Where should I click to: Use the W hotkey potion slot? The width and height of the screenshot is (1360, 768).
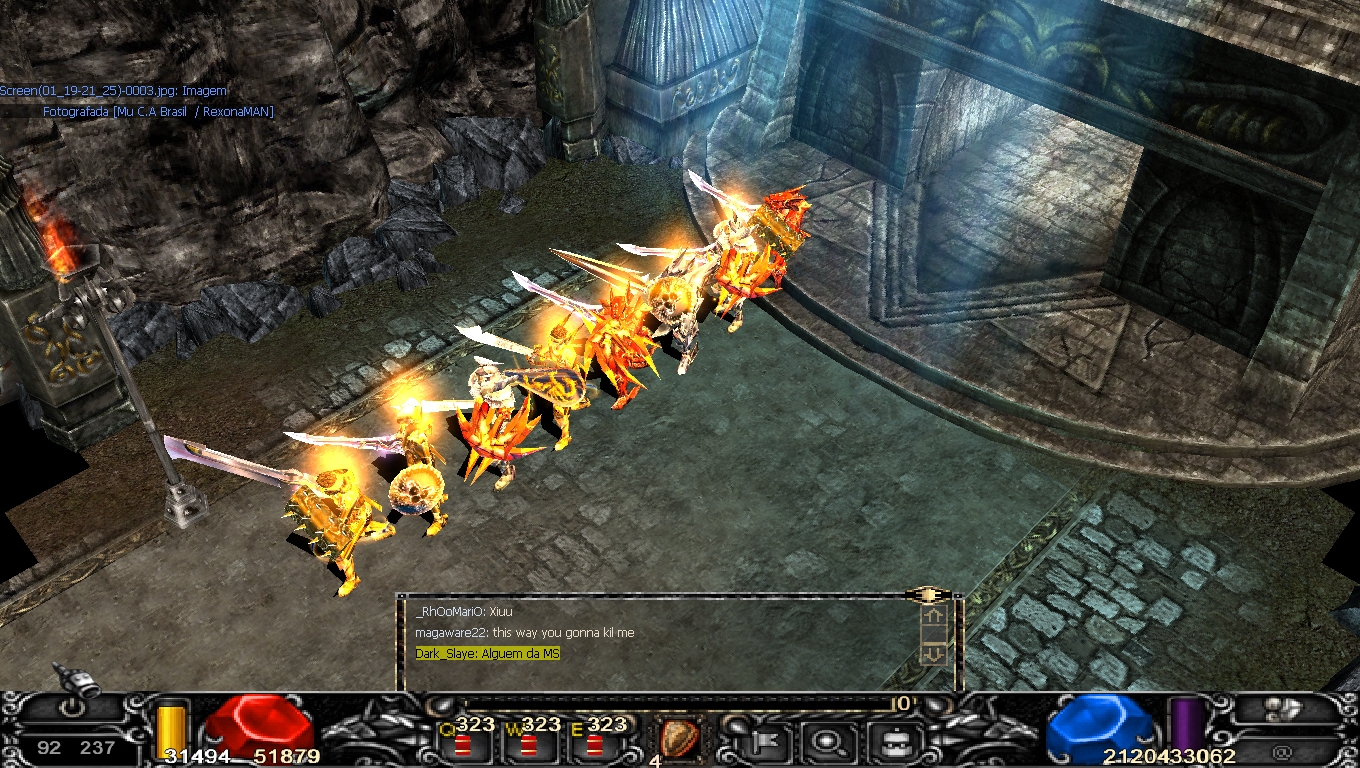pyautogui.click(x=528, y=743)
